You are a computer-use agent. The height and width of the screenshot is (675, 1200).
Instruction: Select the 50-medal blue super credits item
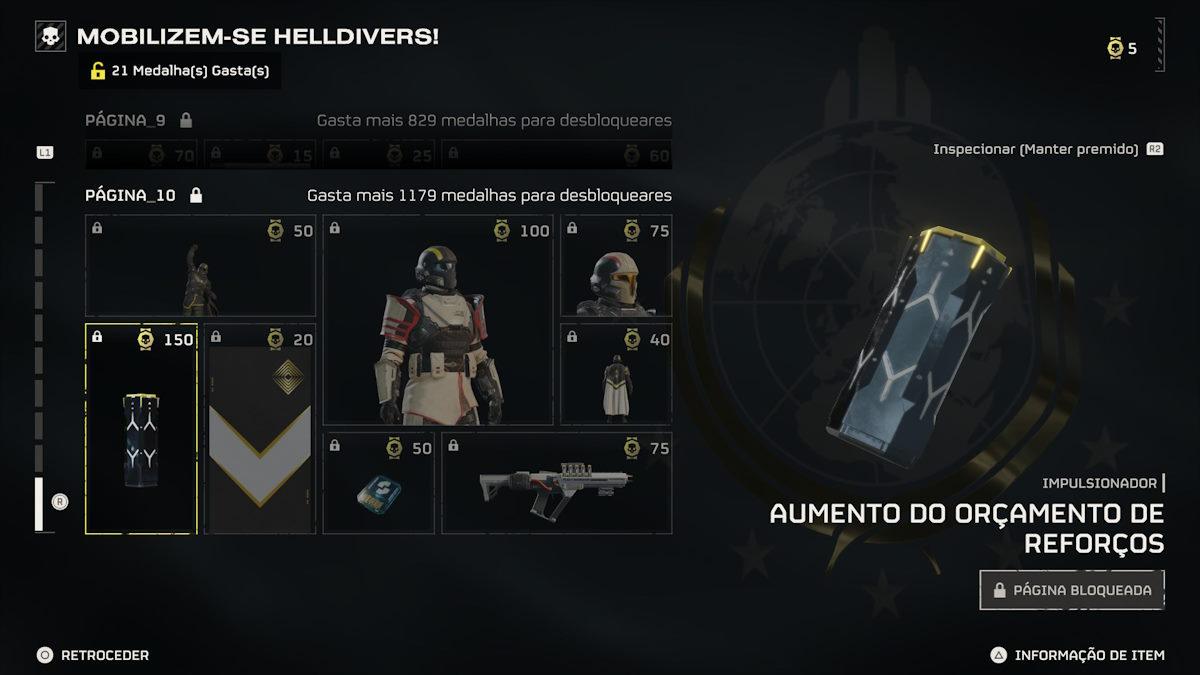click(x=378, y=483)
